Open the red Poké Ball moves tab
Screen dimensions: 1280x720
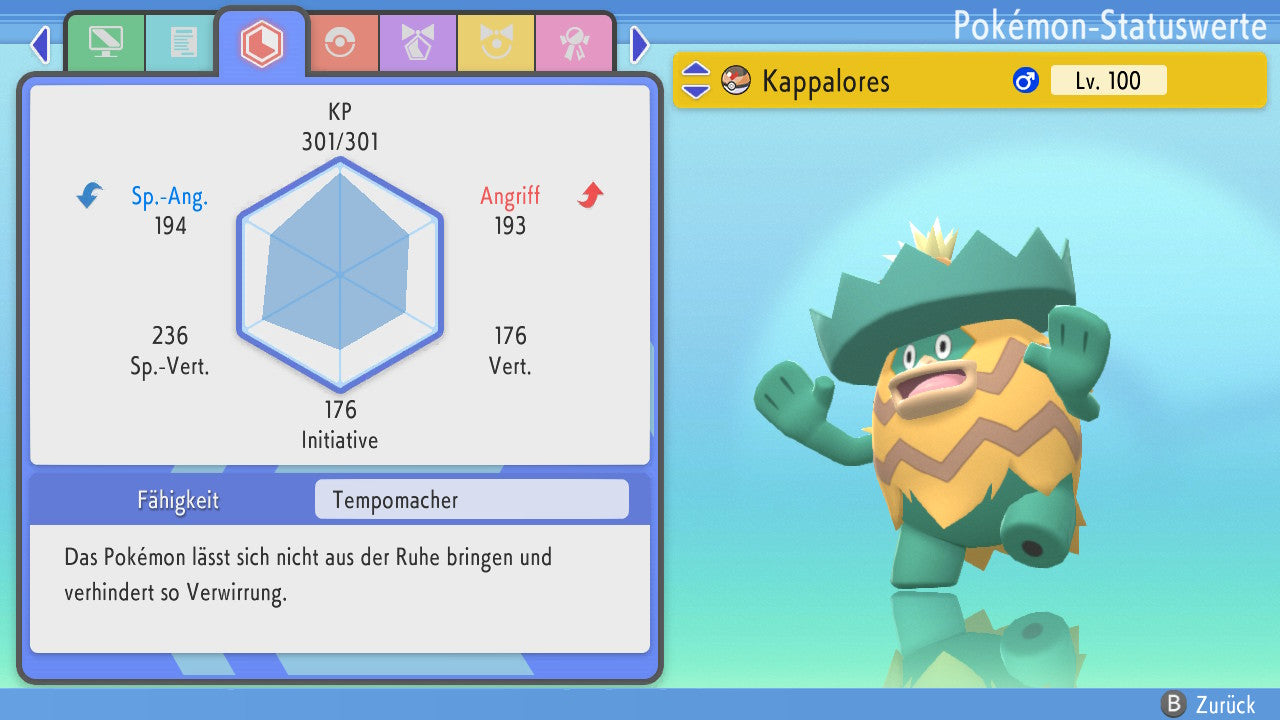[x=340, y=42]
